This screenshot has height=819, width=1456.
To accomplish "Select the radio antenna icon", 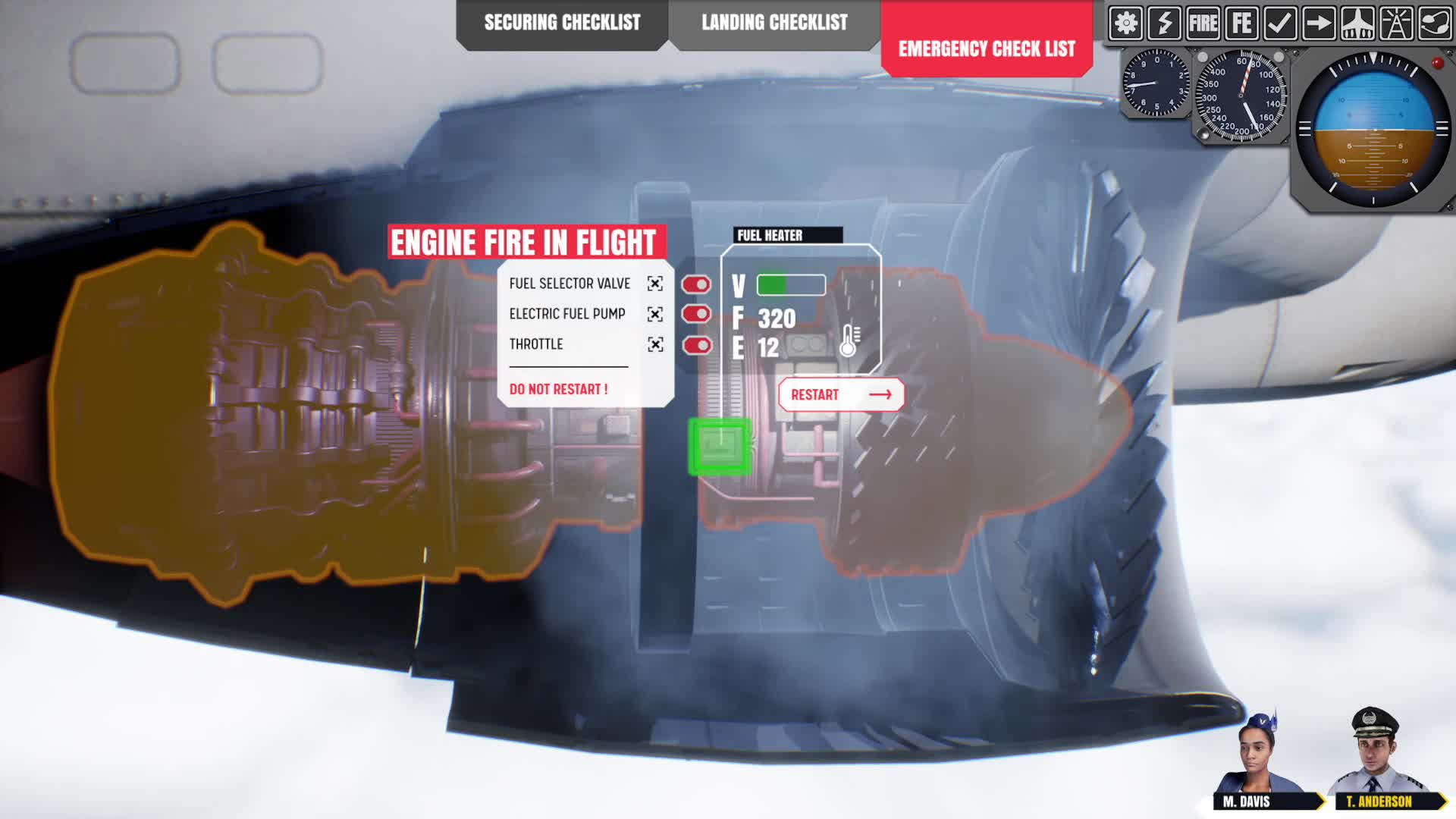I will [x=1396, y=24].
